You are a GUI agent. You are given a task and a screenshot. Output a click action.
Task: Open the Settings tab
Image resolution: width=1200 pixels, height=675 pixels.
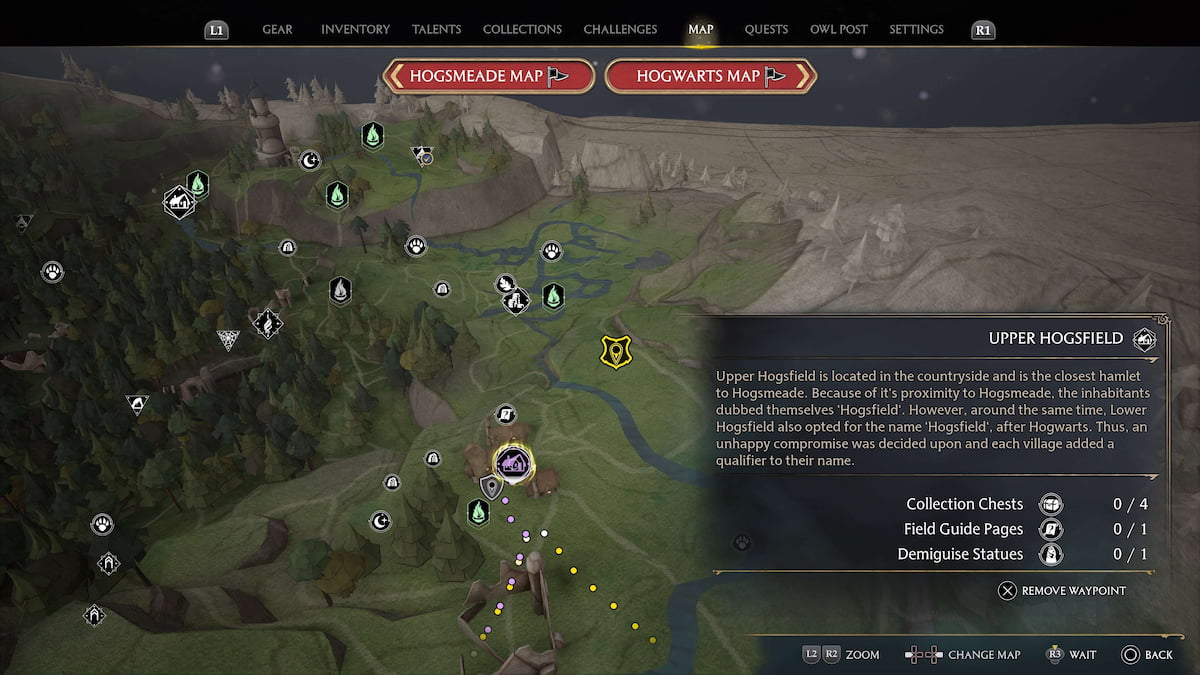916,29
